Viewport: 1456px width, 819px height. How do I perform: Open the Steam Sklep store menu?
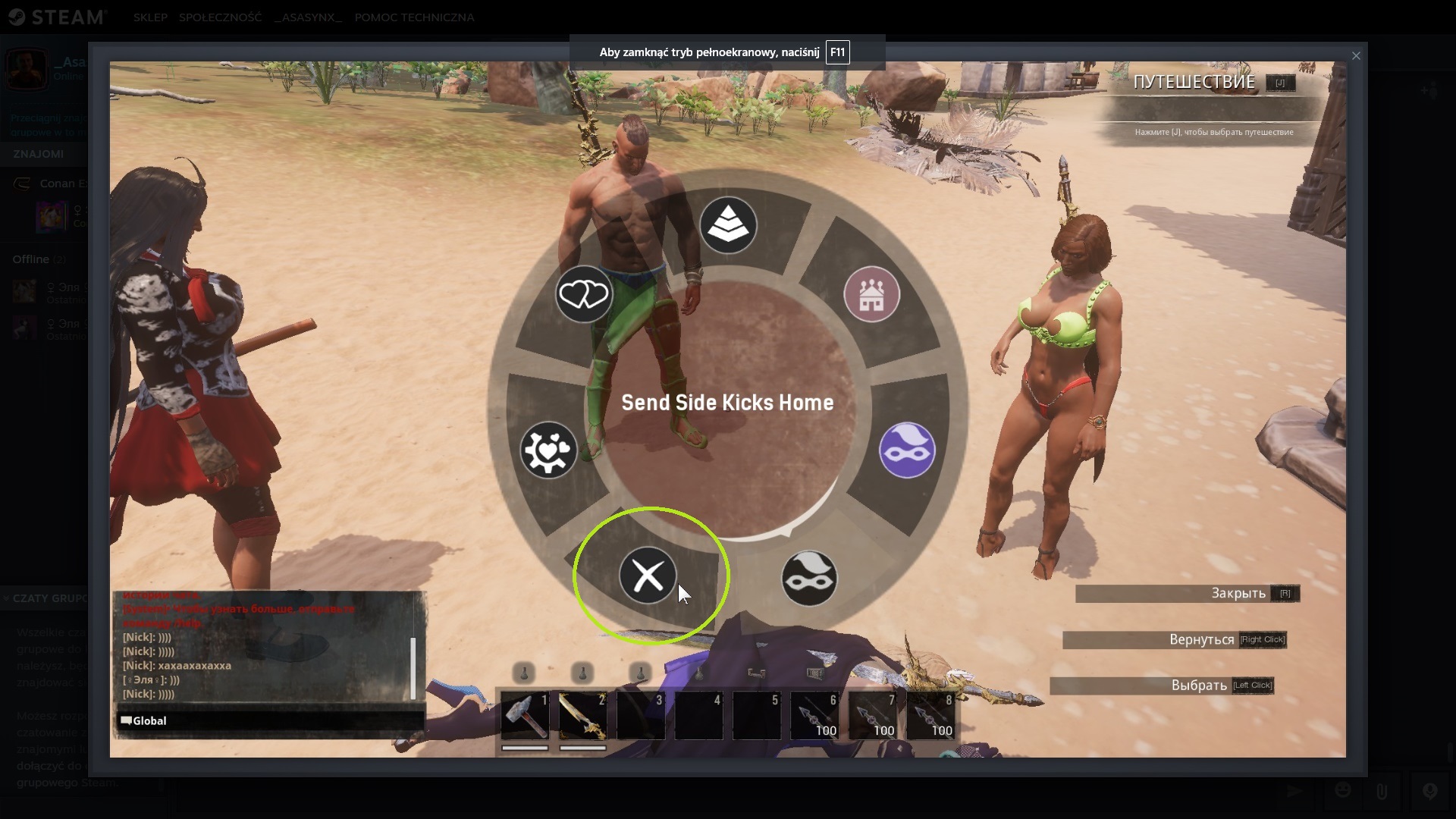[x=150, y=17]
